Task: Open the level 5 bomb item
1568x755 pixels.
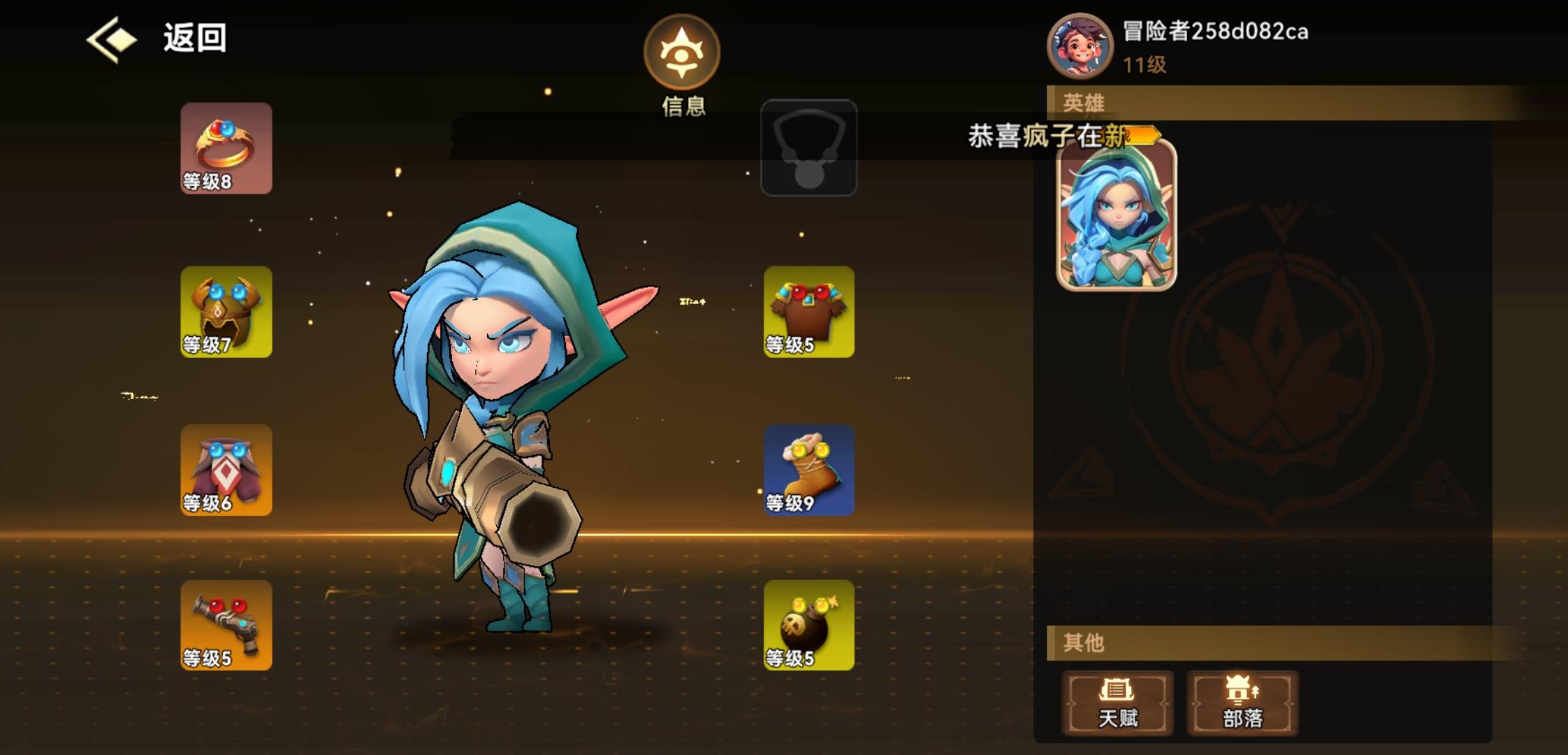Action: point(808,626)
